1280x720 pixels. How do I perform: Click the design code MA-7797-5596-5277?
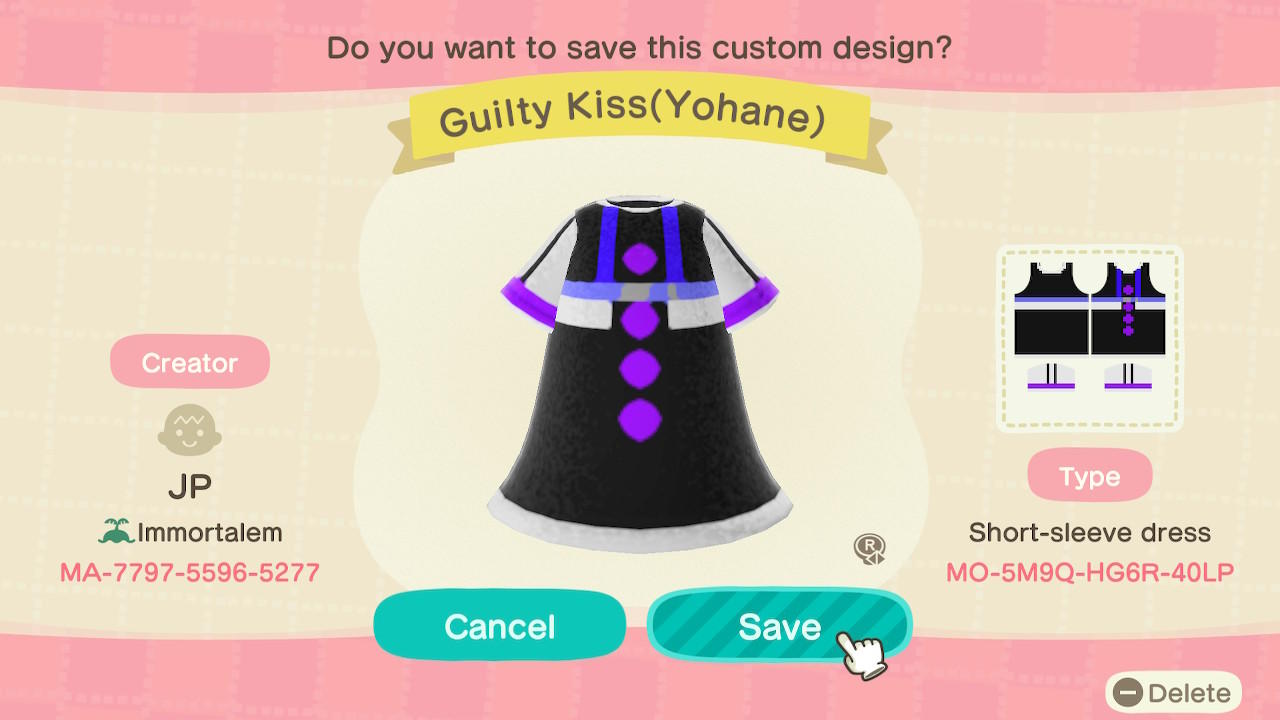click(190, 570)
